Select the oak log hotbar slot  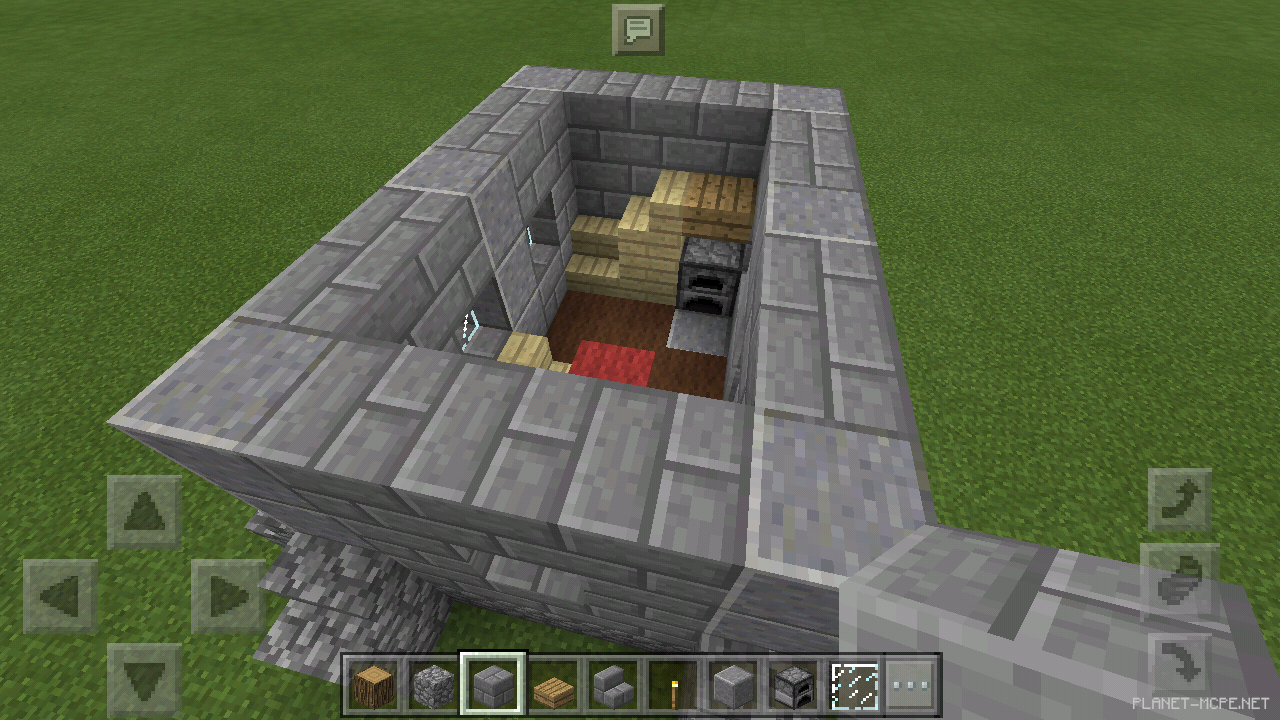[x=372, y=685]
